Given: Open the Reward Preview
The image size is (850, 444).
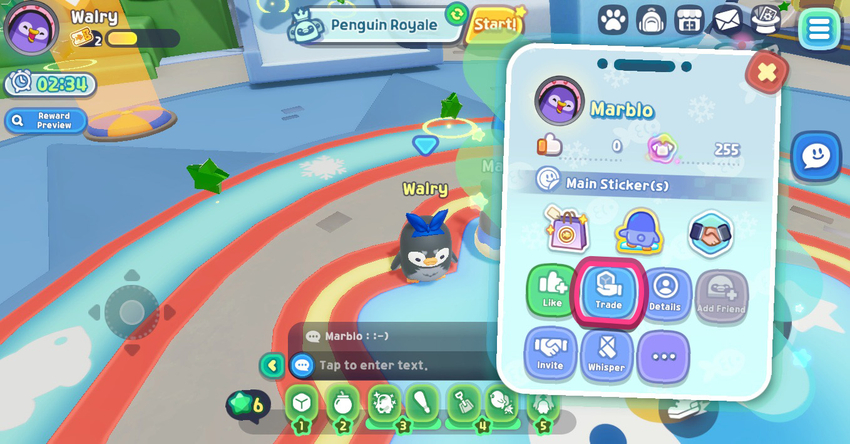Looking at the screenshot, I should [x=46, y=121].
